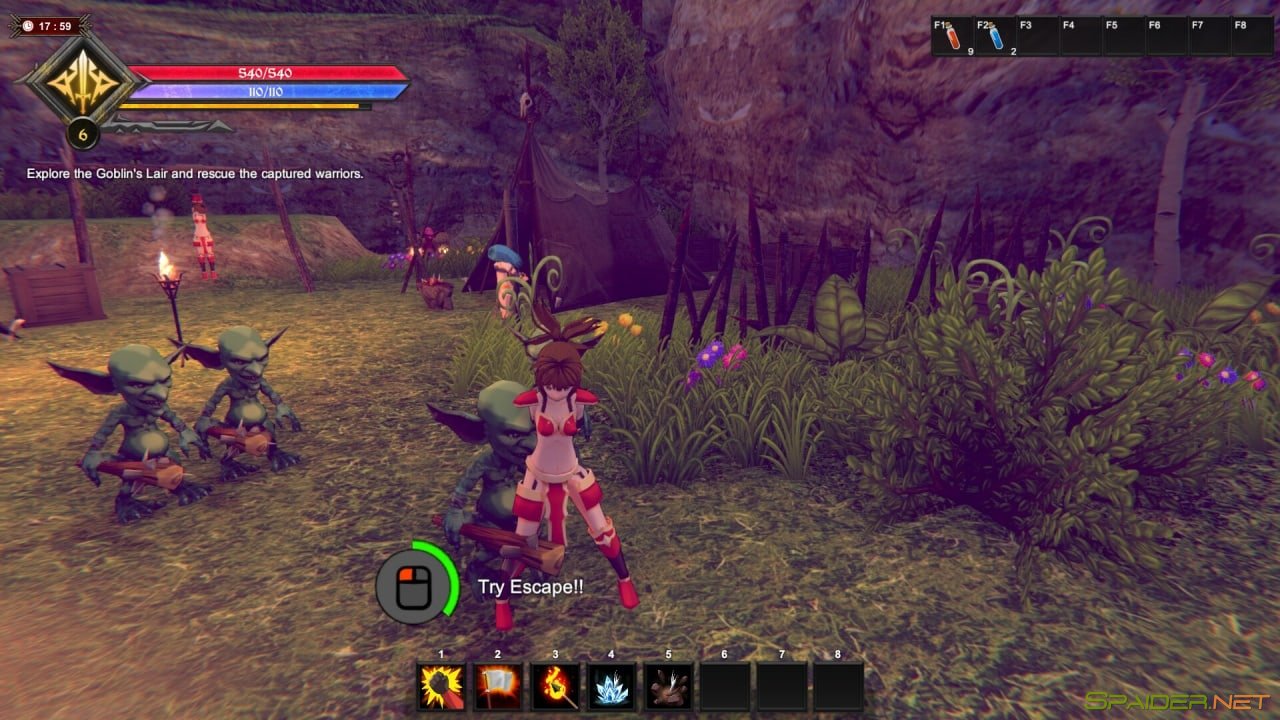This screenshot has width=1280, height=720.
Task: Activate the white flag skill in slot 2
Action: click(496, 684)
